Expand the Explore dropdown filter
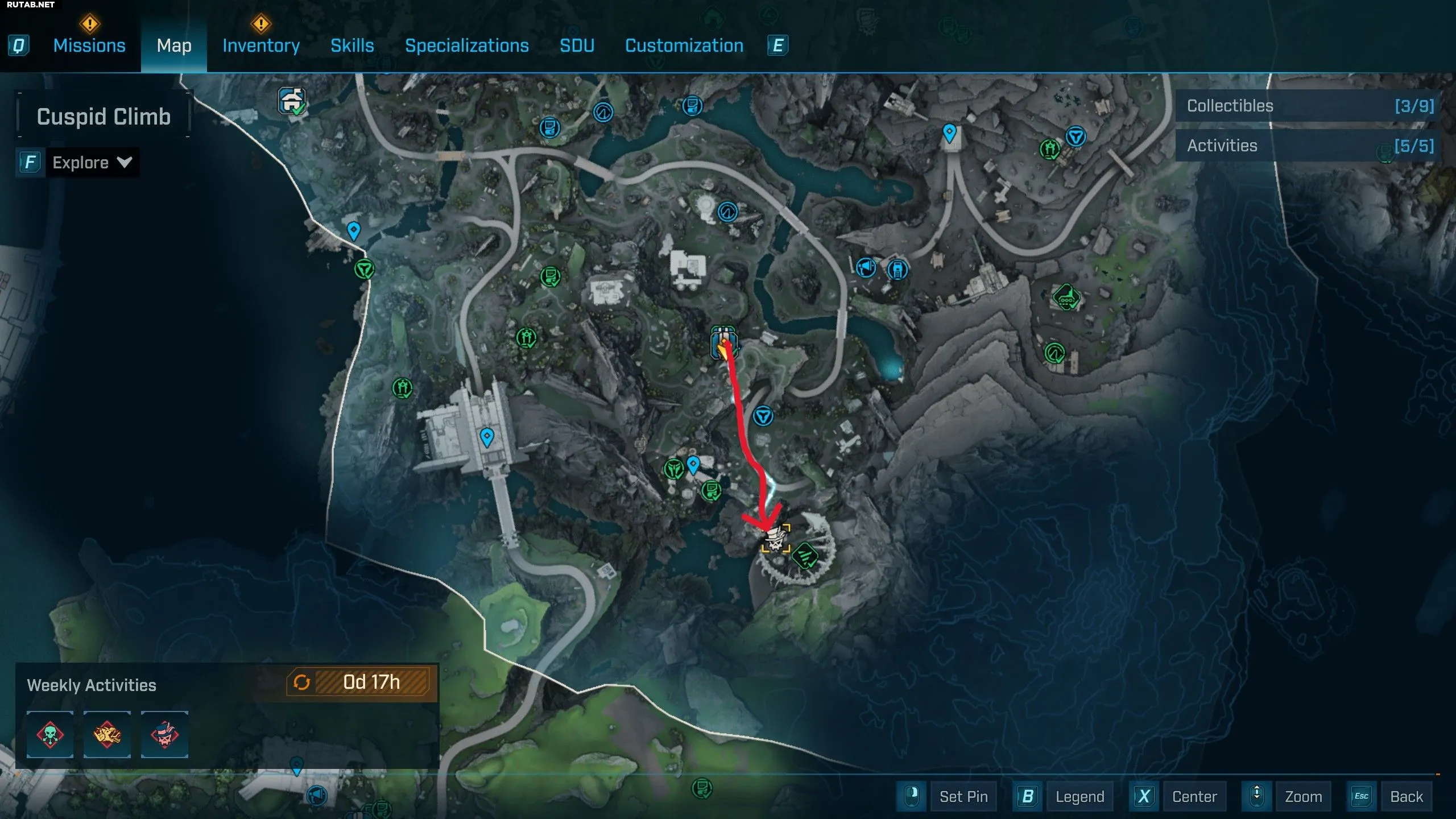Screen dimensions: 1456x819 pyautogui.click(x=92, y=163)
